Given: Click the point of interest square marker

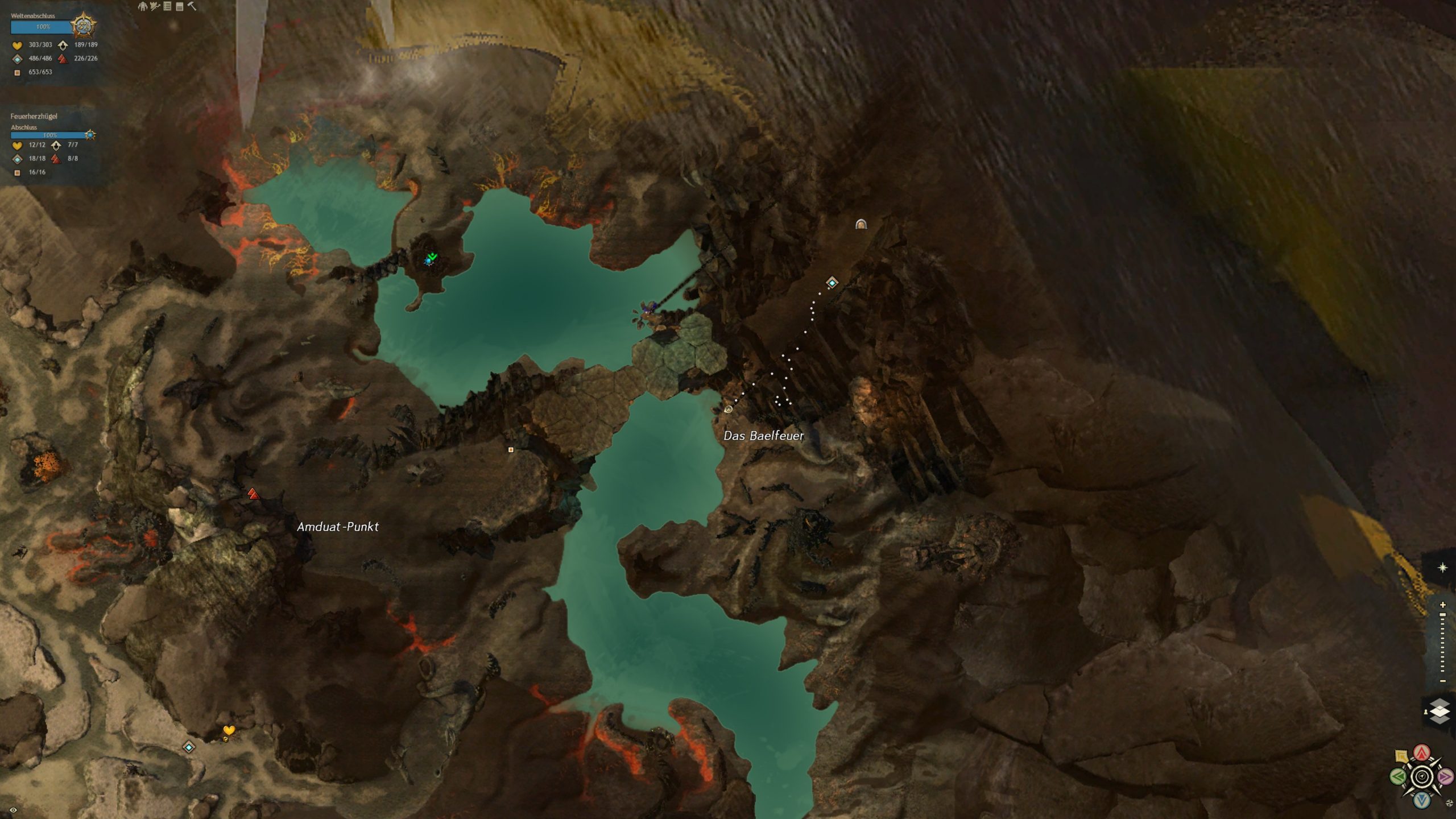Looking at the screenshot, I should pyautogui.click(x=511, y=450).
